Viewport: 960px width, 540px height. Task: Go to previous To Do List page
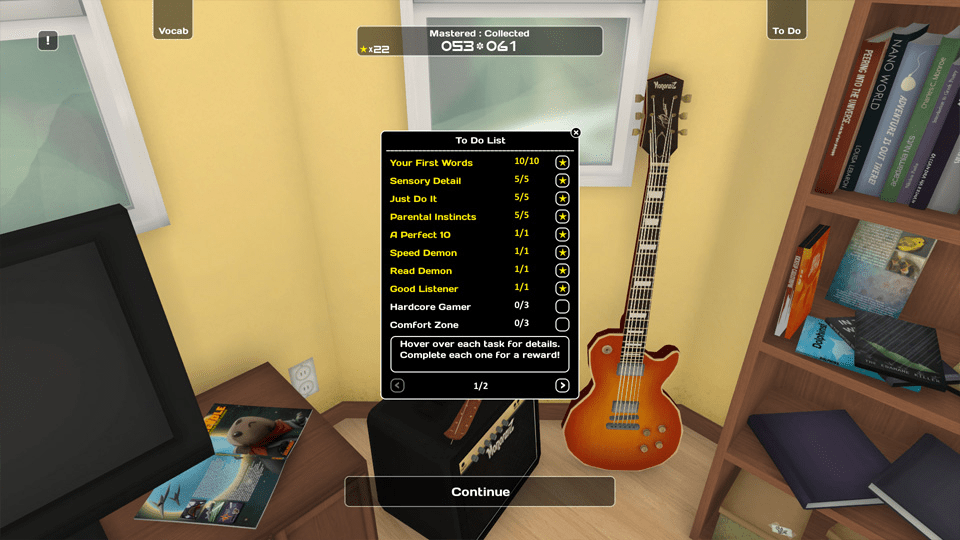point(397,386)
